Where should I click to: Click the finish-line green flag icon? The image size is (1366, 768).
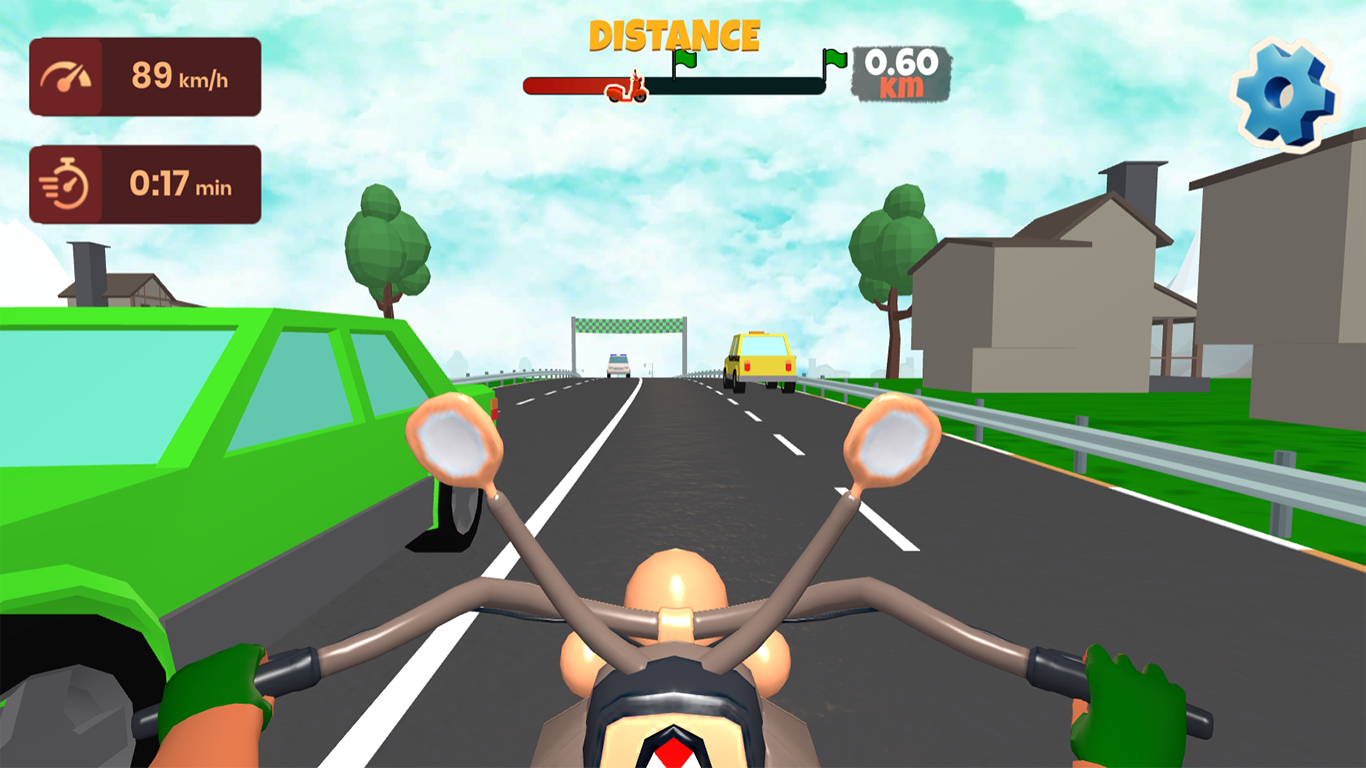pyautogui.click(x=832, y=60)
